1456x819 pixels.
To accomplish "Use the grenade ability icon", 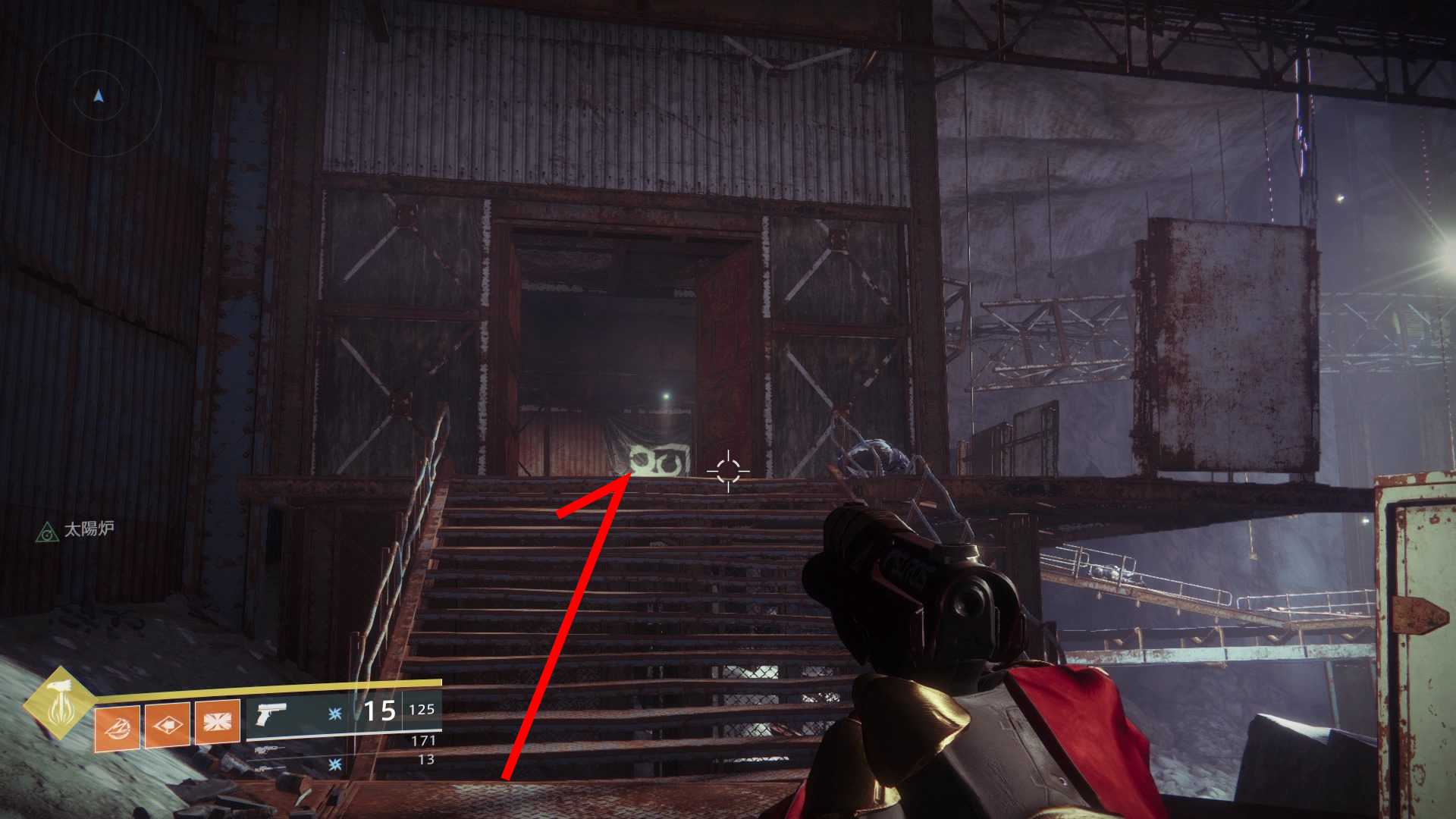I will 117,727.
